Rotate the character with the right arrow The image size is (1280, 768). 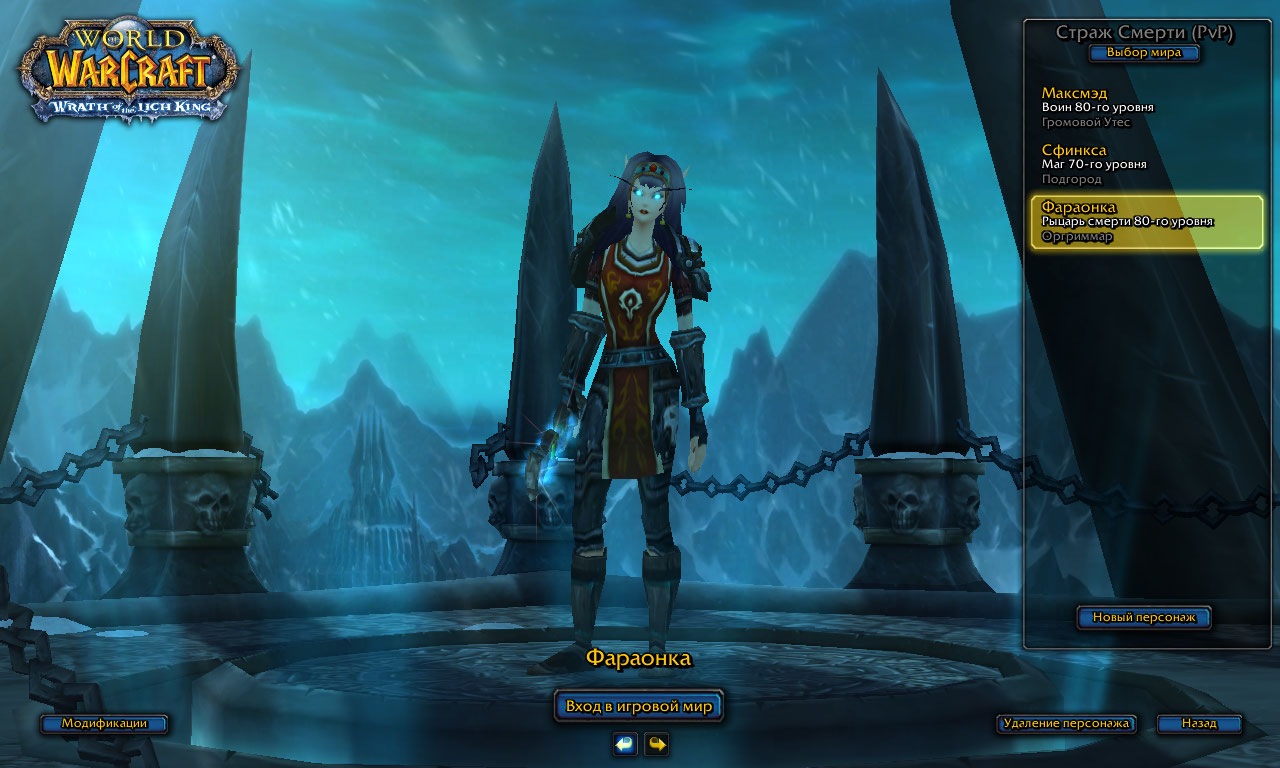pyautogui.click(x=656, y=744)
